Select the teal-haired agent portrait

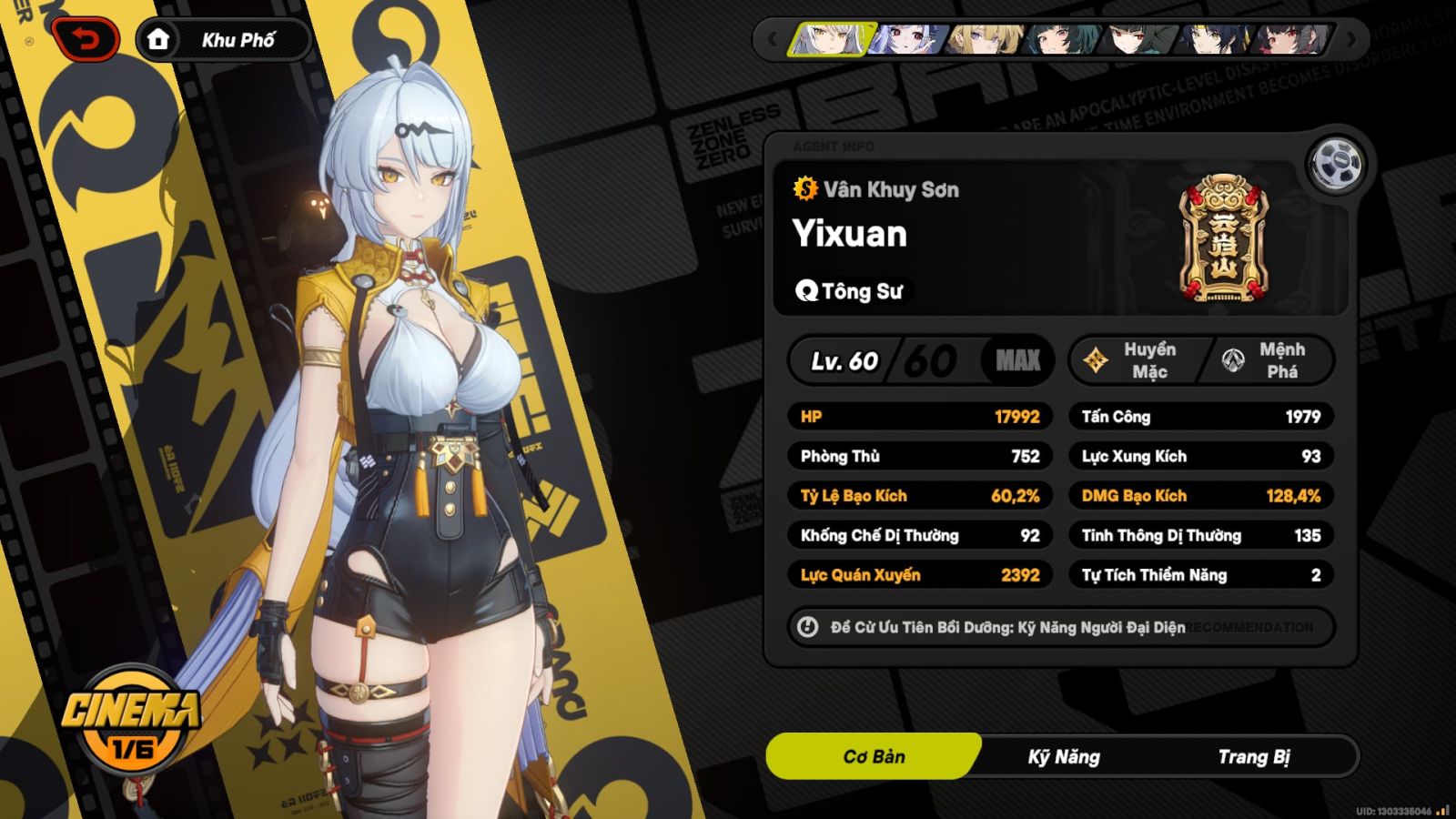pyautogui.click(x=1061, y=40)
